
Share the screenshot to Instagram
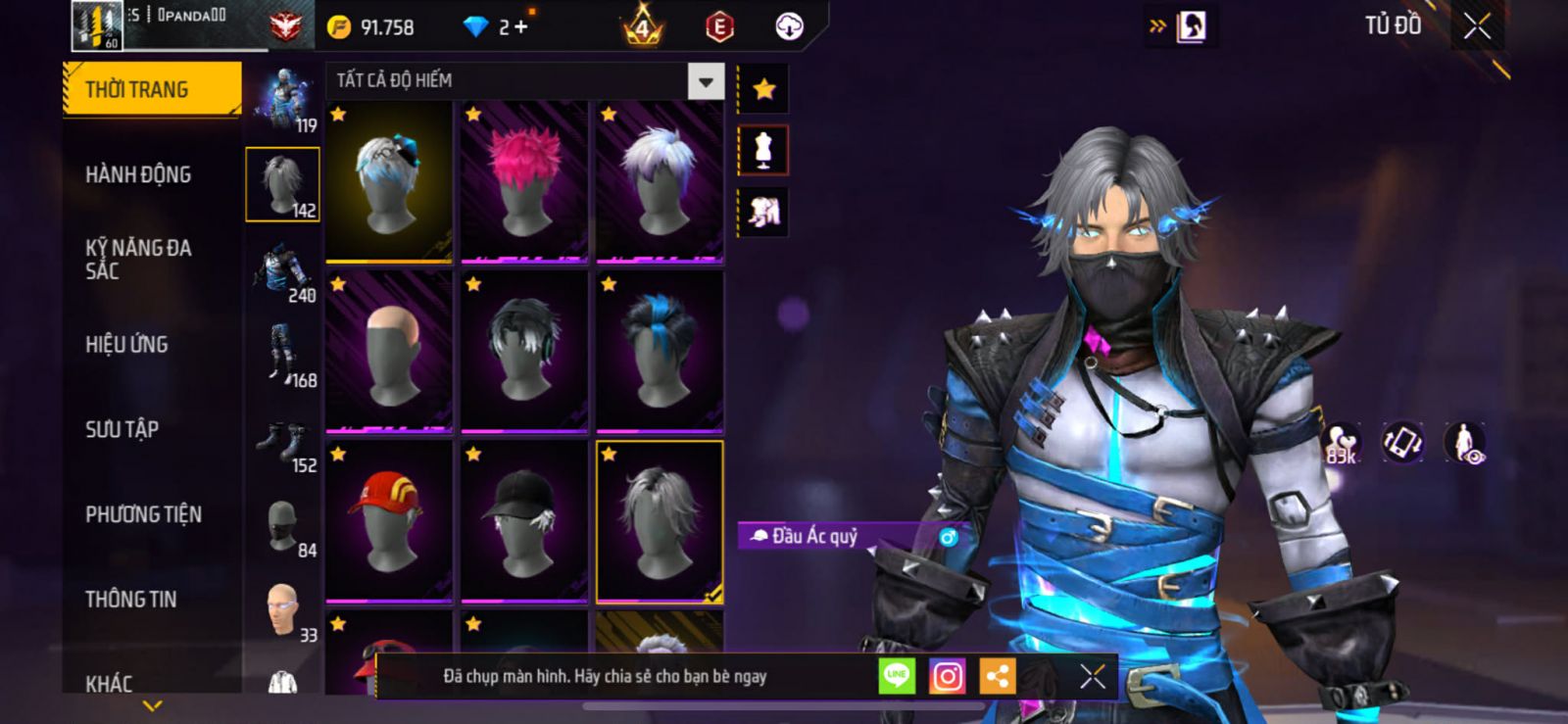pos(947,676)
